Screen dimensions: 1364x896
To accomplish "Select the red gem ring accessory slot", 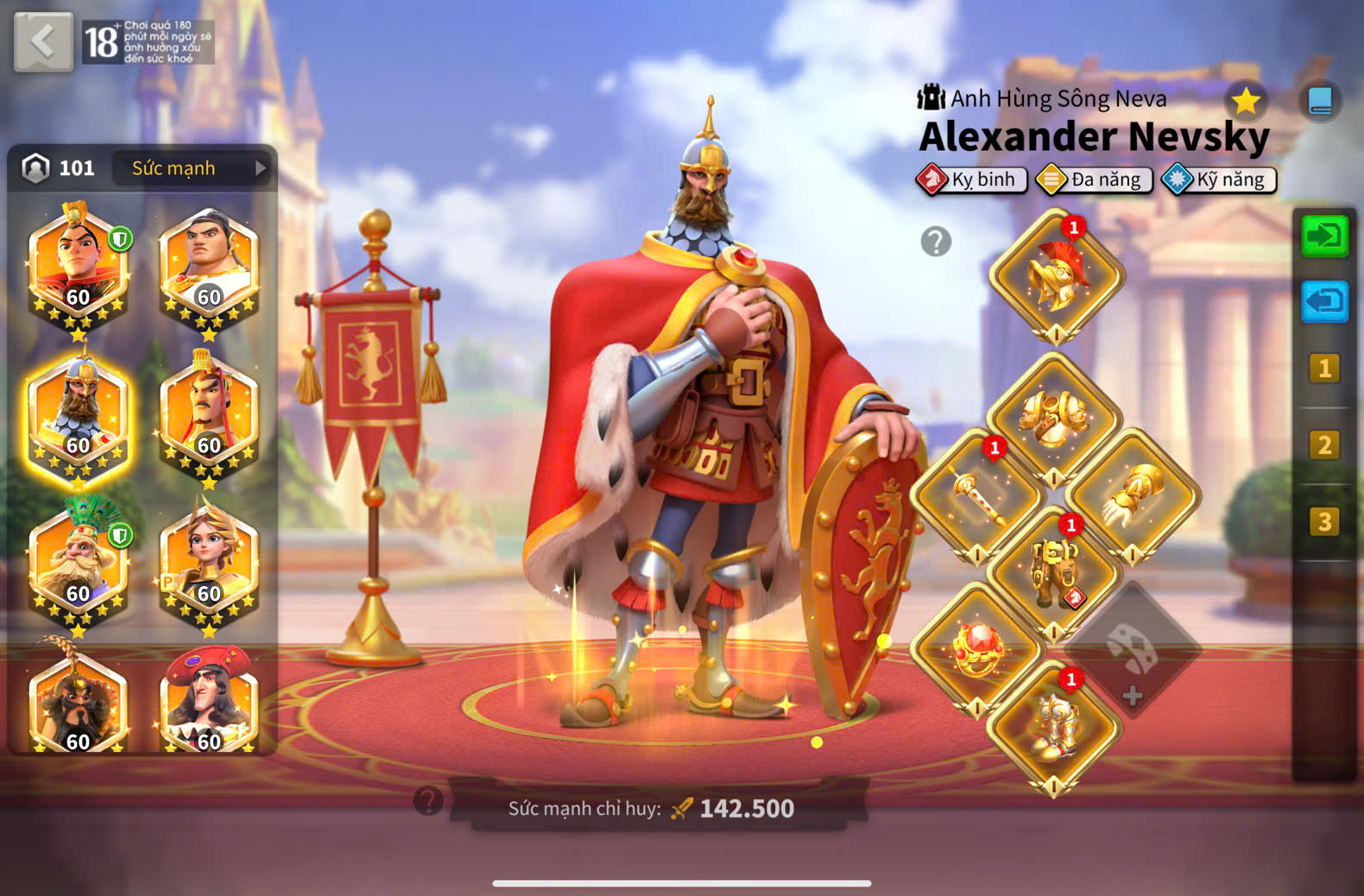I will pyautogui.click(x=976, y=649).
